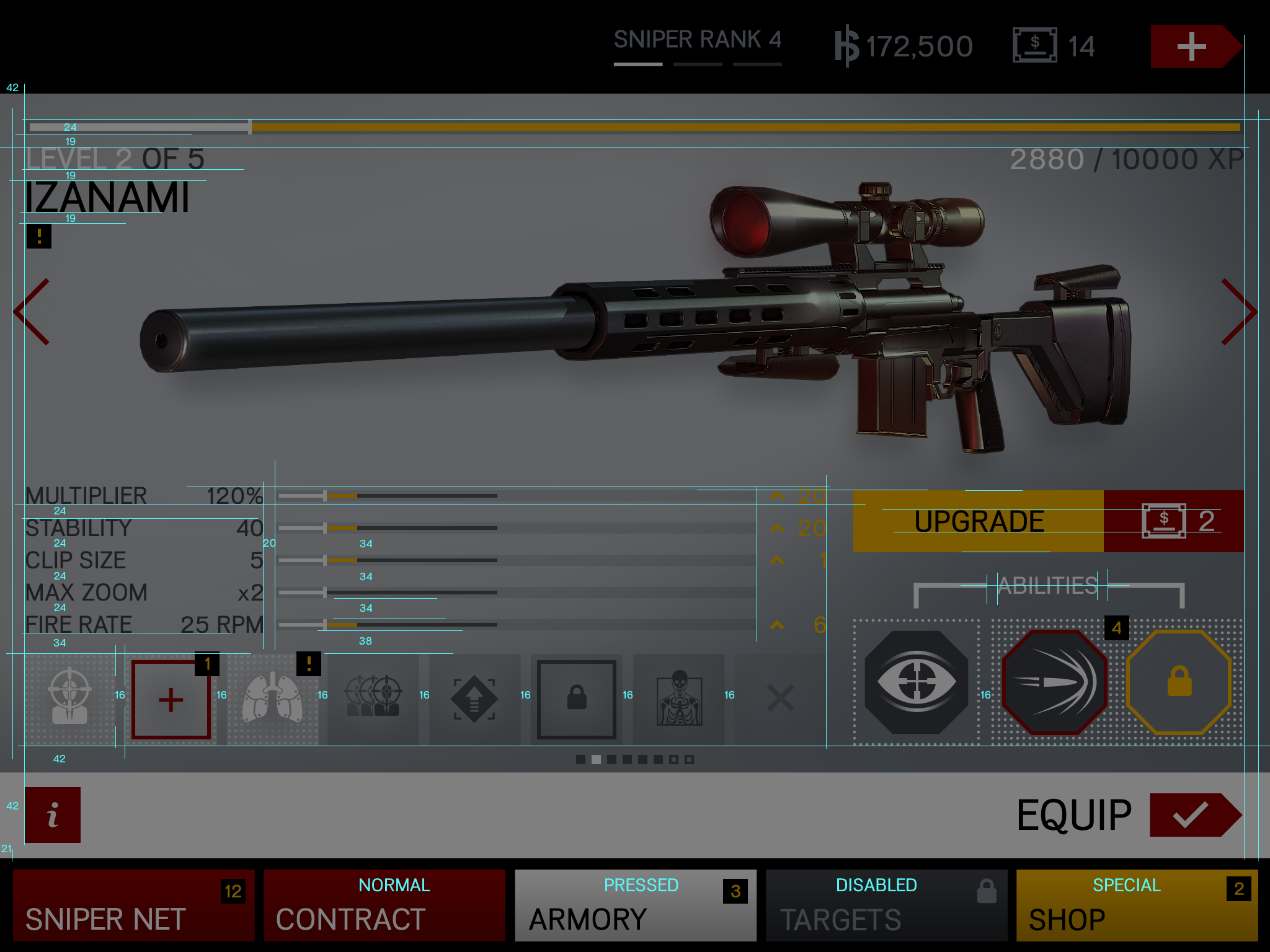The height and width of the screenshot is (952, 1270).
Task: Show the next weapon
Action: pos(1238,312)
